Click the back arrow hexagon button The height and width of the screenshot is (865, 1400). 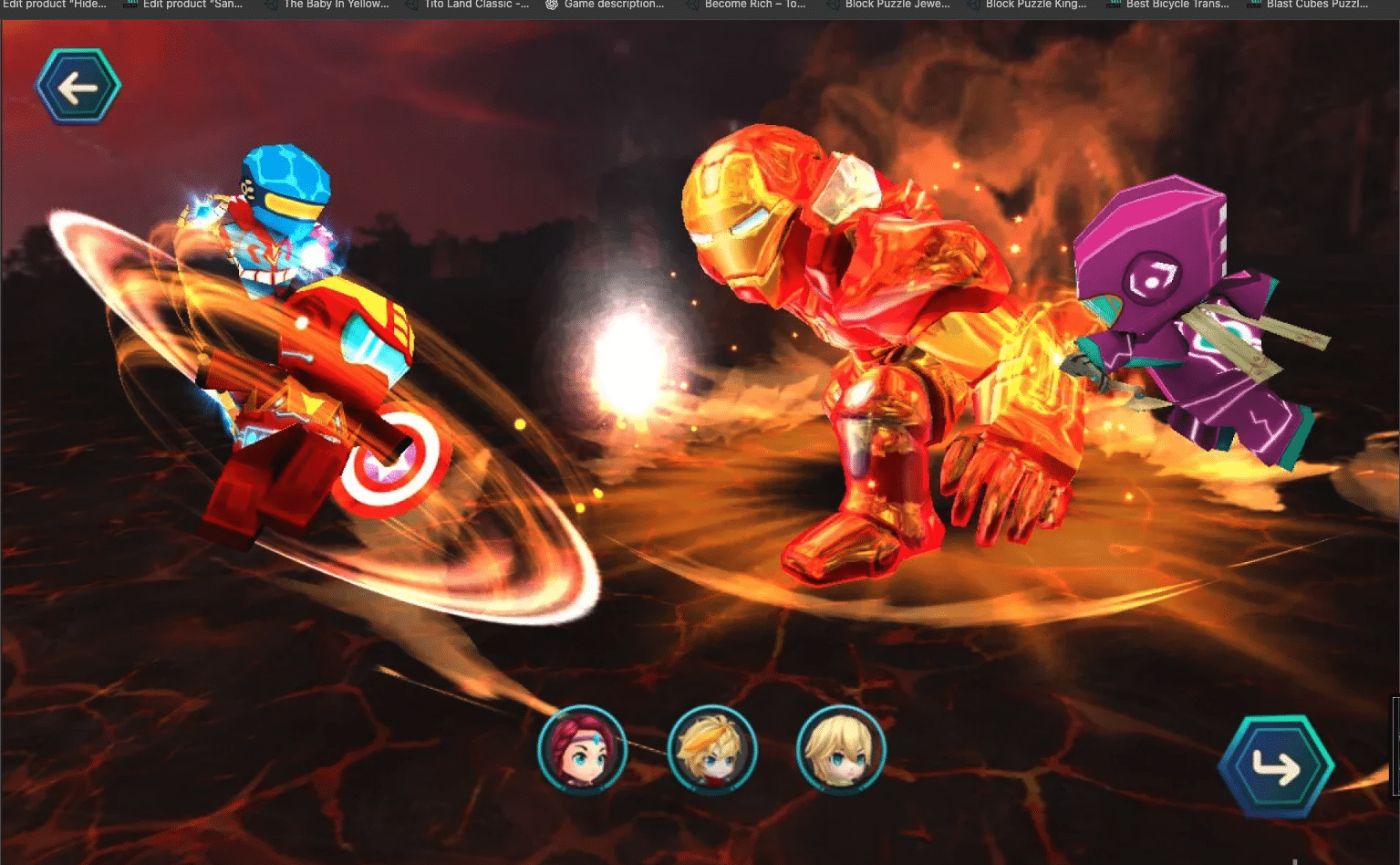tap(78, 88)
